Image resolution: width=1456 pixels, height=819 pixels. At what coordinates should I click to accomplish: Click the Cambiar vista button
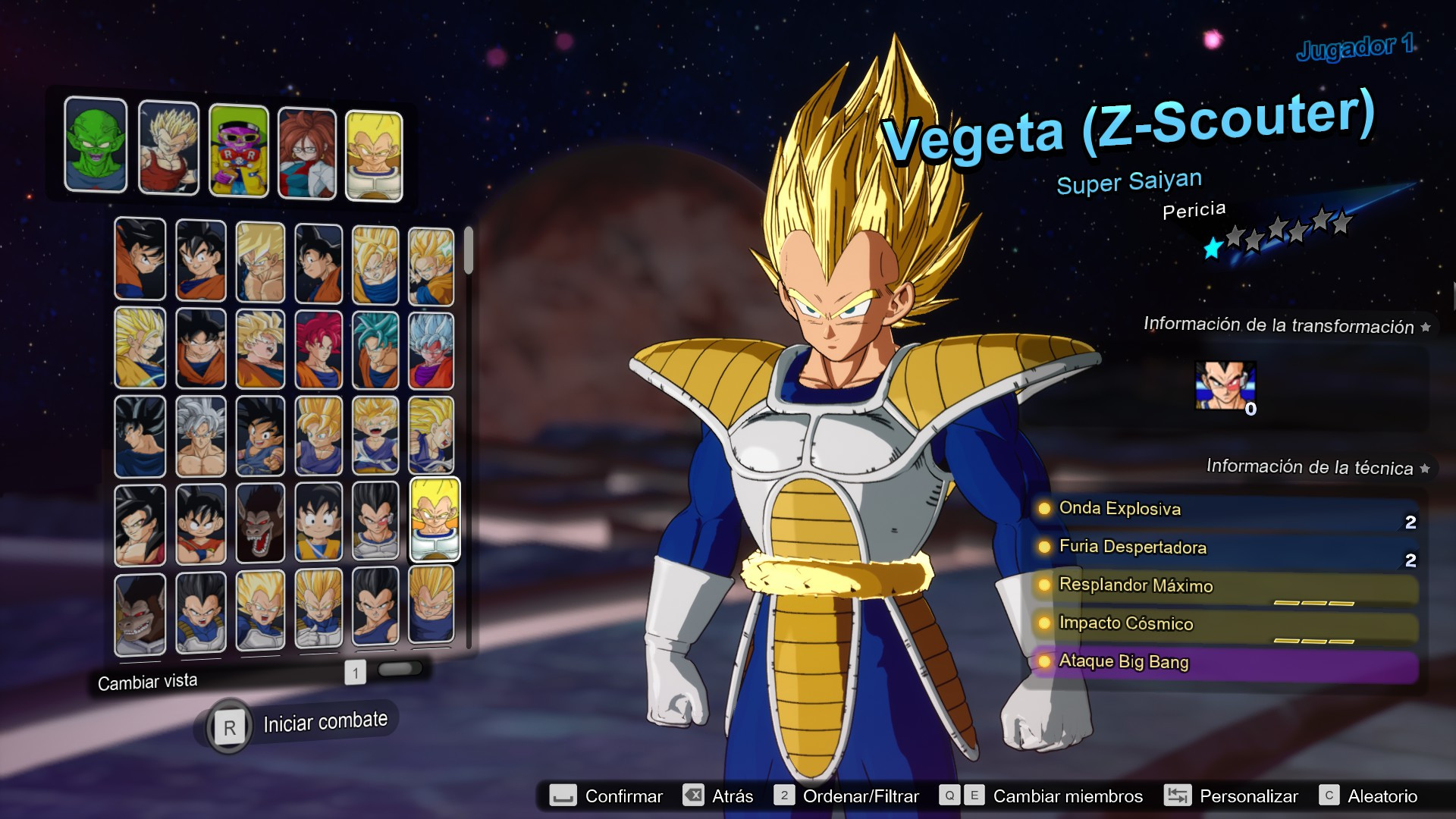(x=148, y=680)
